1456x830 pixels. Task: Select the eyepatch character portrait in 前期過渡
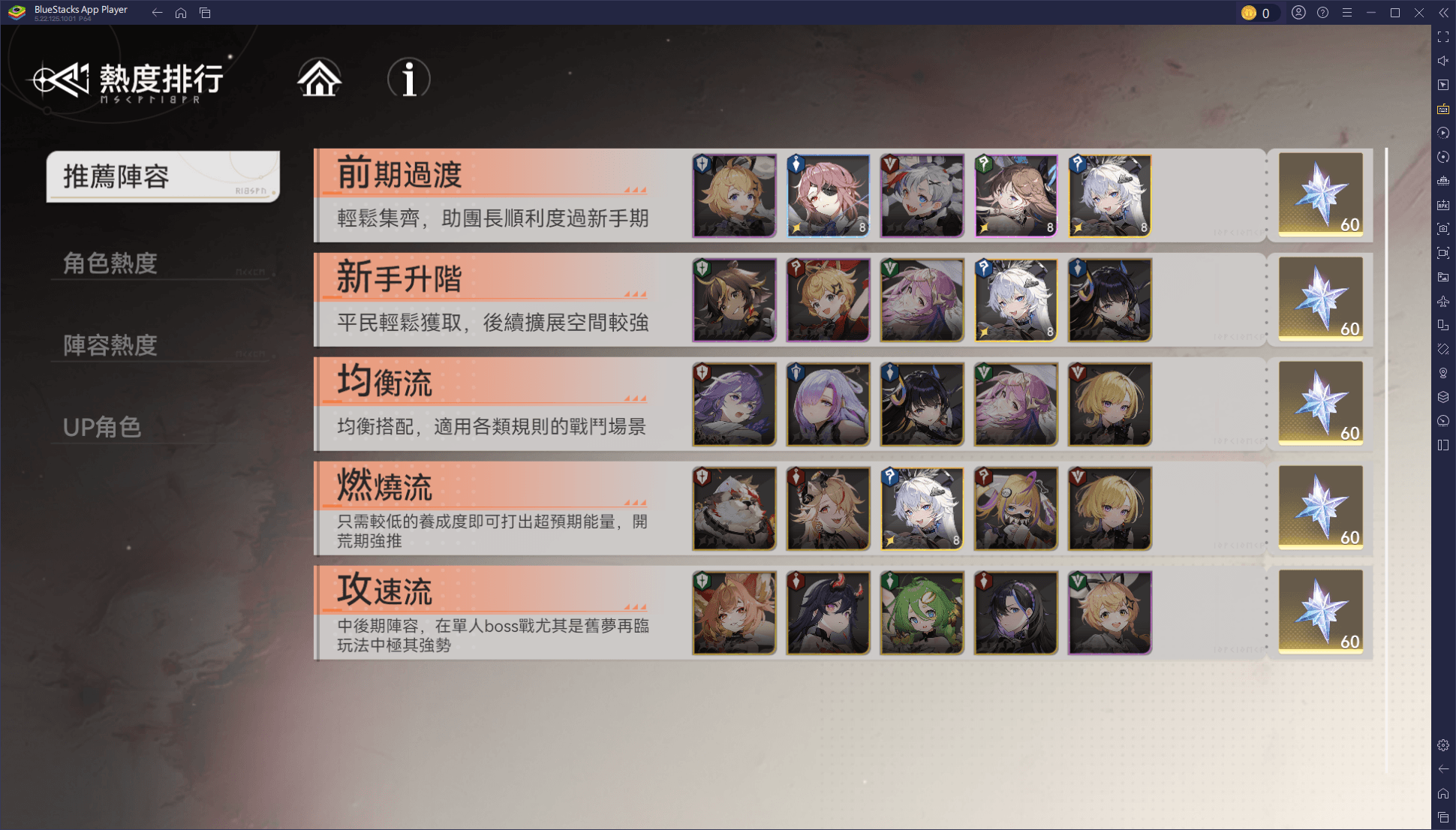tap(828, 195)
